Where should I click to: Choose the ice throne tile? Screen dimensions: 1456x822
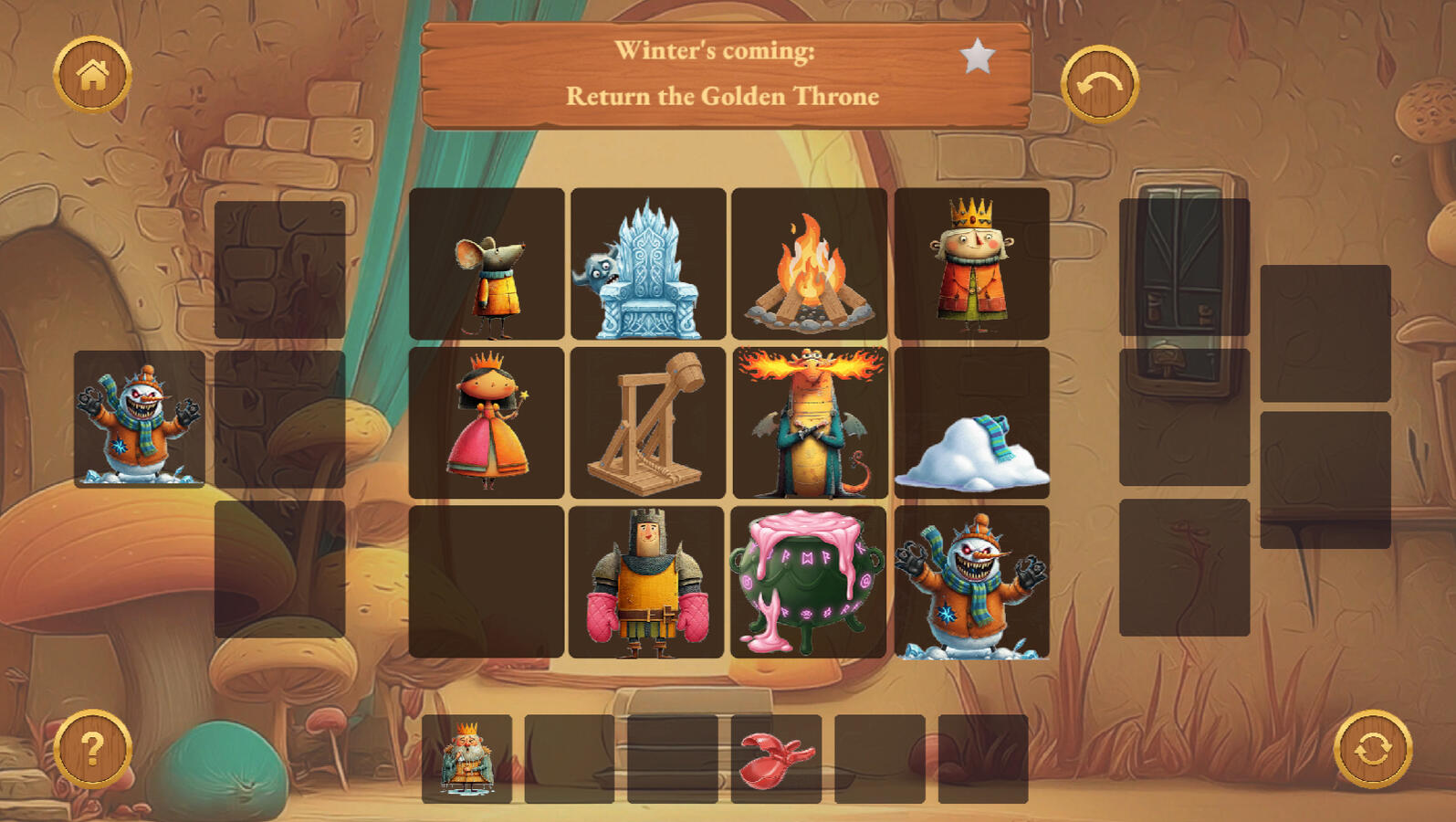(648, 264)
